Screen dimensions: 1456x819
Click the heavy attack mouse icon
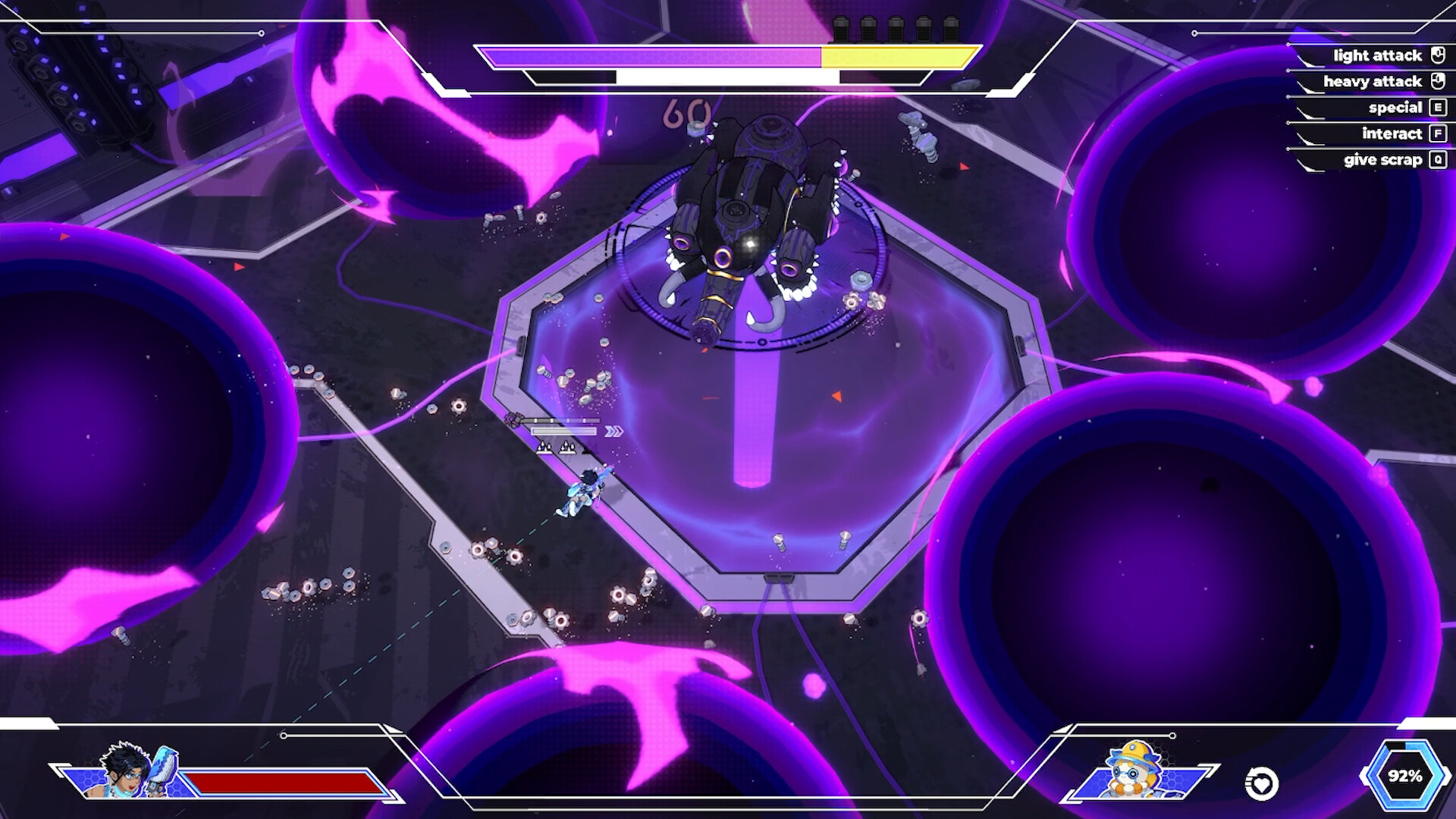1440,81
